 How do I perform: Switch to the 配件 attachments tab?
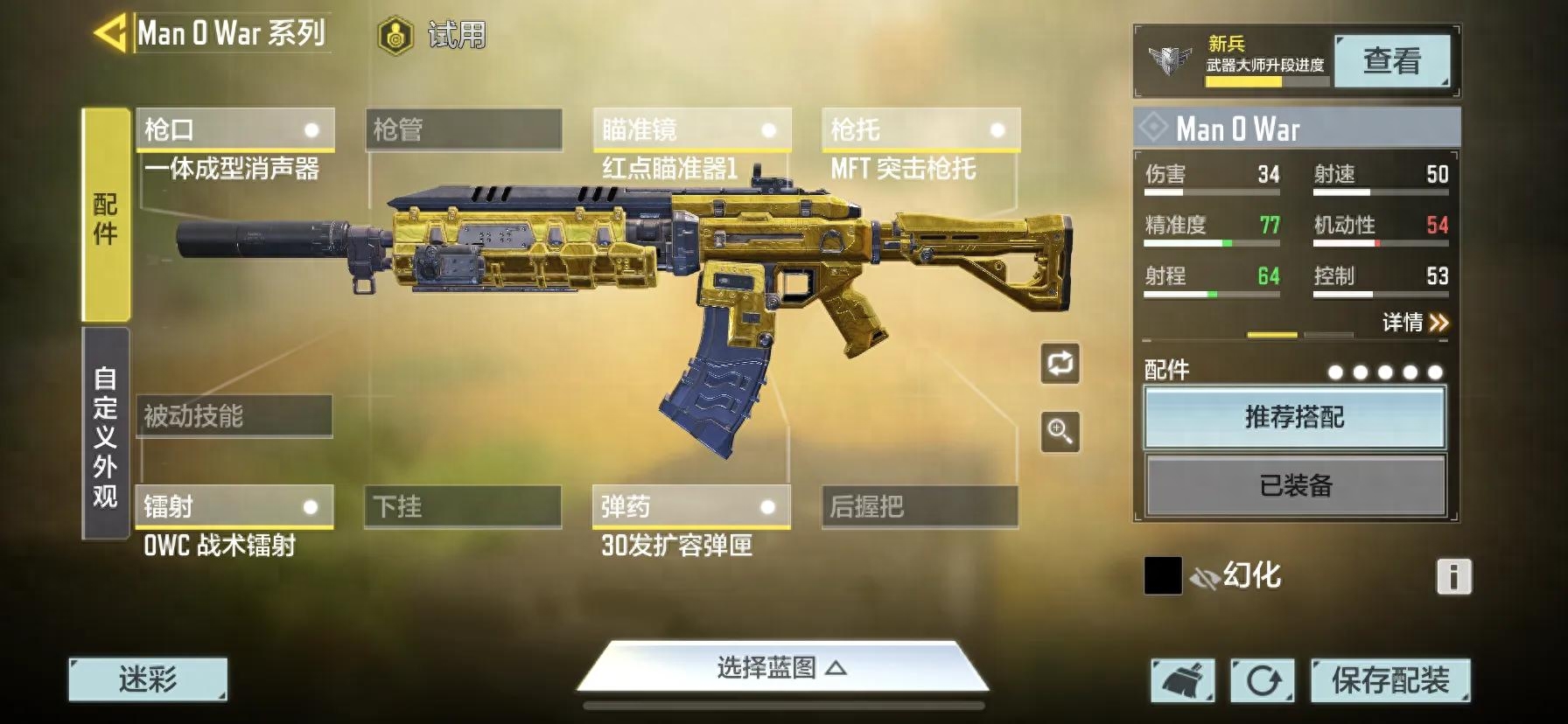tap(106, 216)
